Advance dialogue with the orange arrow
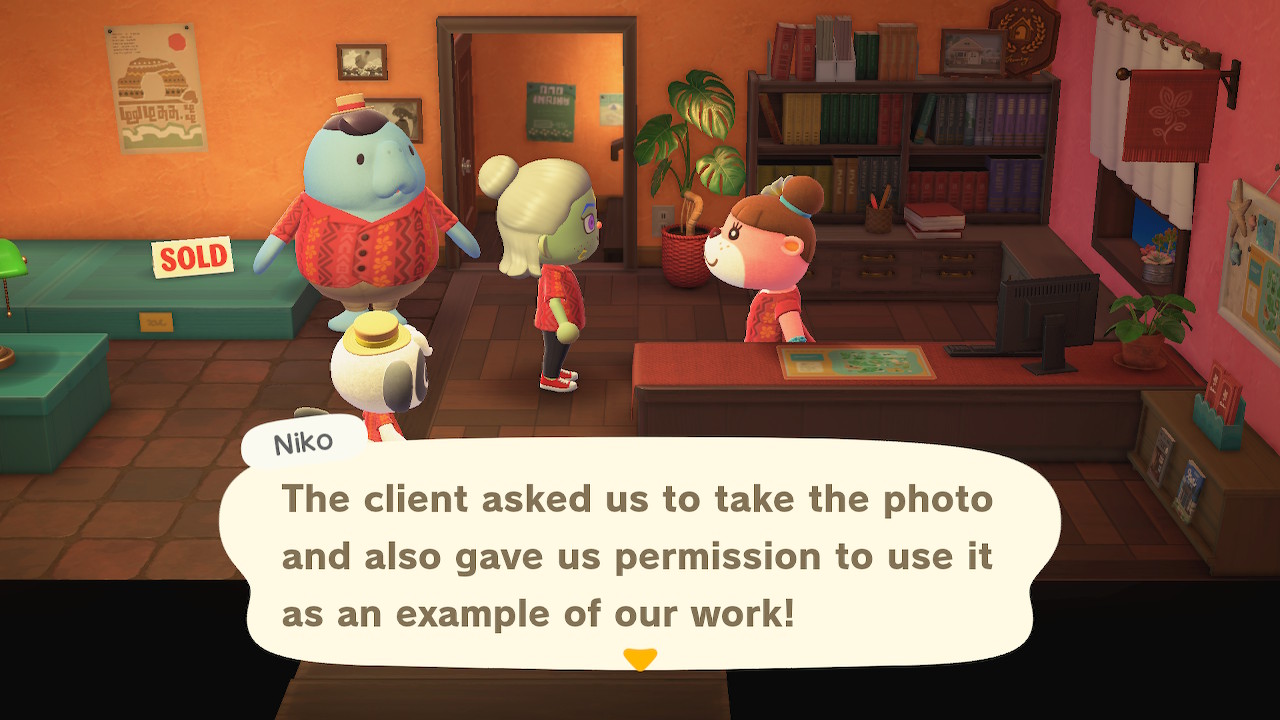The height and width of the screenshot is (720, 1280). (640, 659)
